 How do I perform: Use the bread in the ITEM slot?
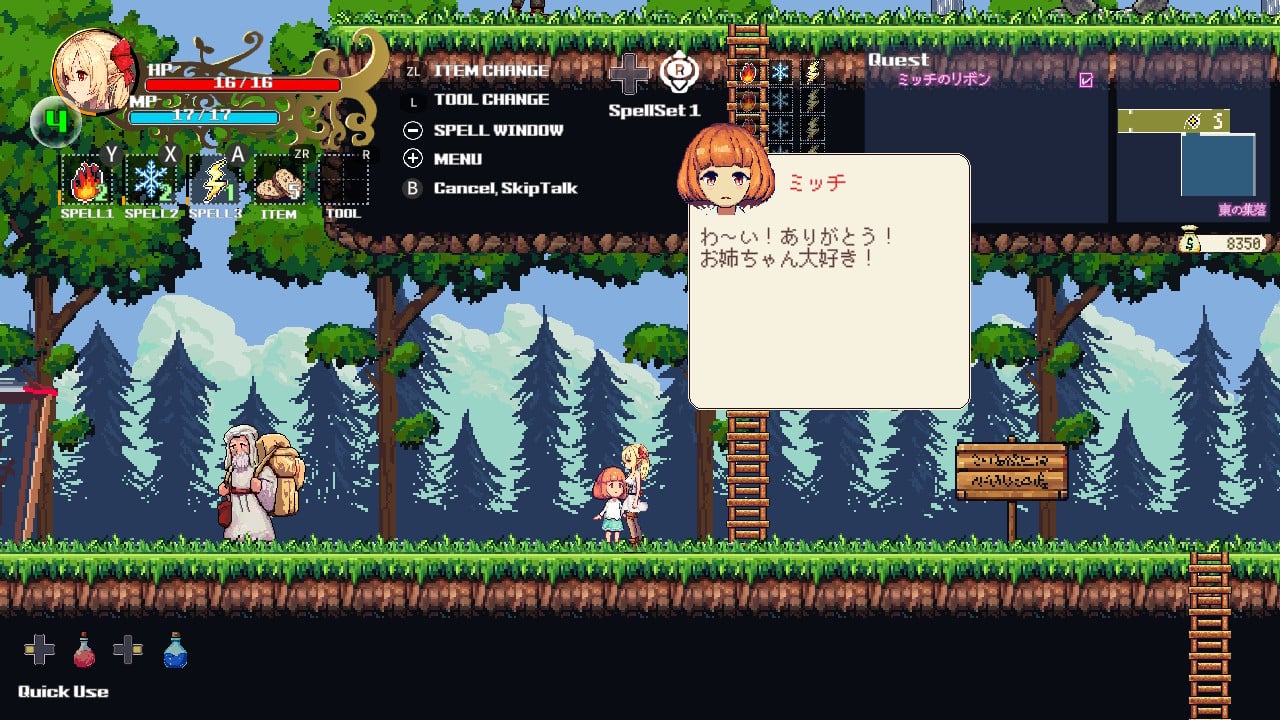[x=279, y=182]
